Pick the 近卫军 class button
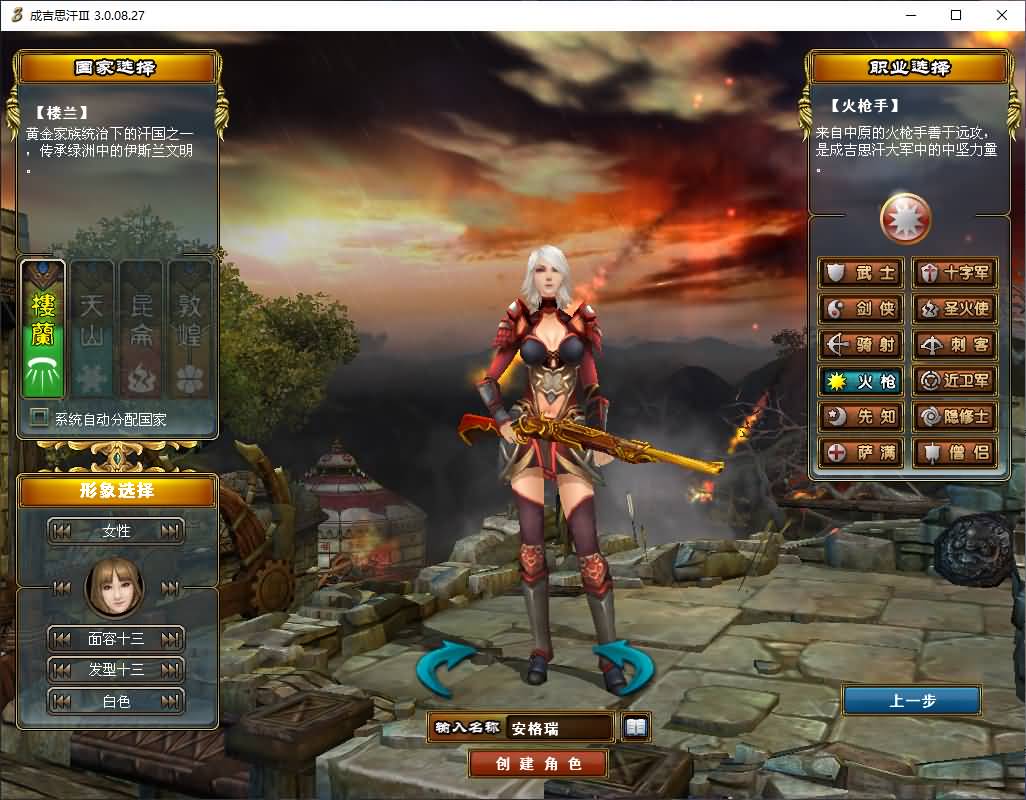This screenshot has width=1026, height=800. [x=954, y=381]
